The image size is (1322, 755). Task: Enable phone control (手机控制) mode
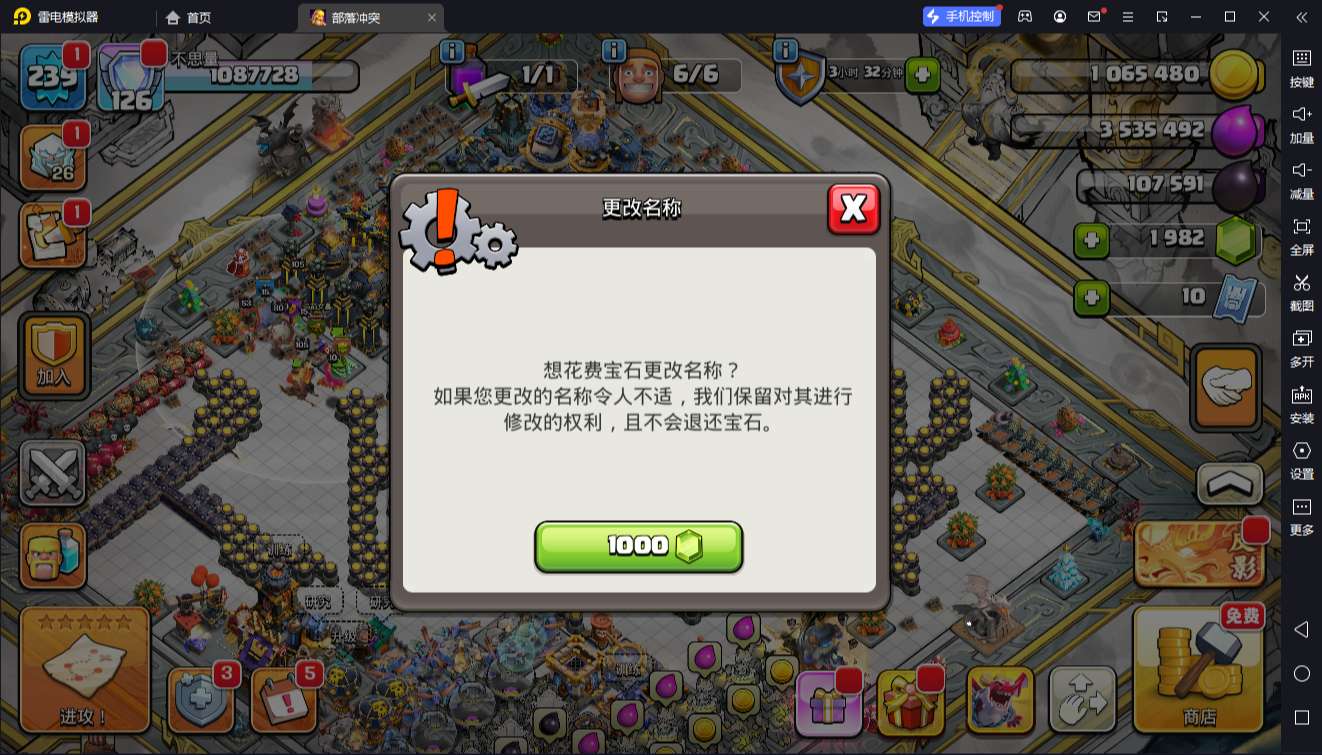click(x=959, y=16)
